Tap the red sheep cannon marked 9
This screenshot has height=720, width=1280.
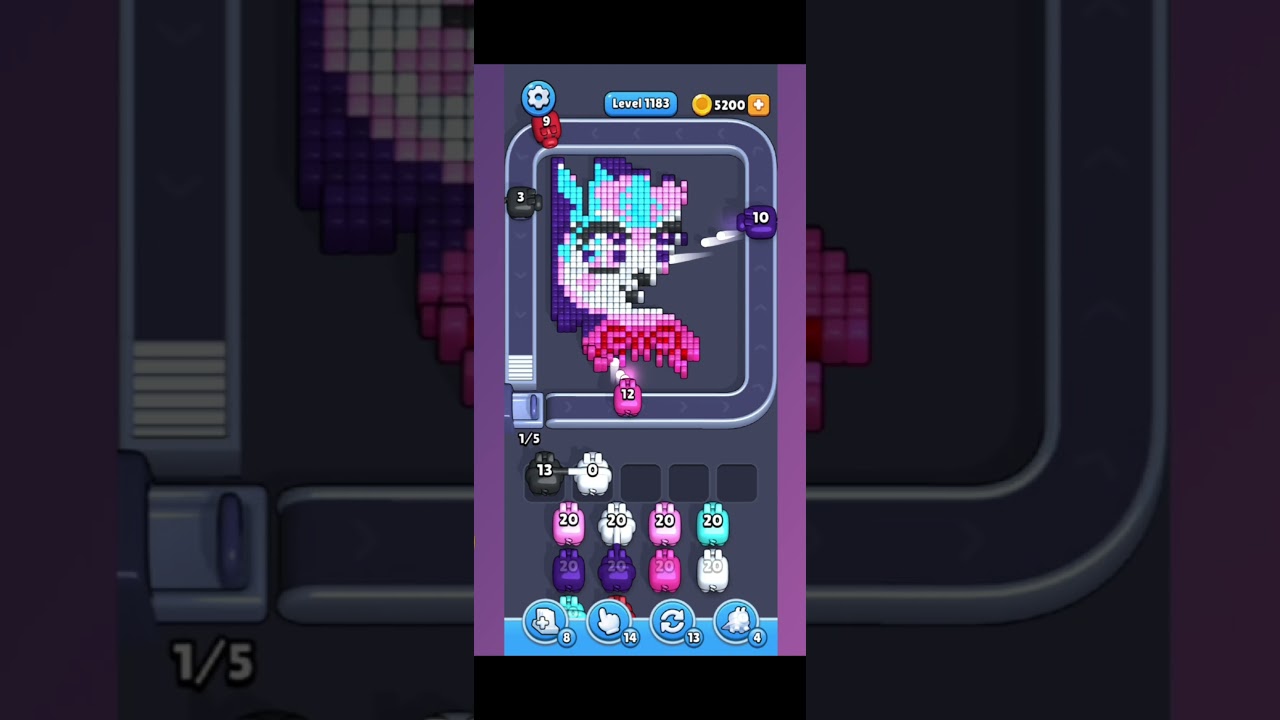pos(547,126)
